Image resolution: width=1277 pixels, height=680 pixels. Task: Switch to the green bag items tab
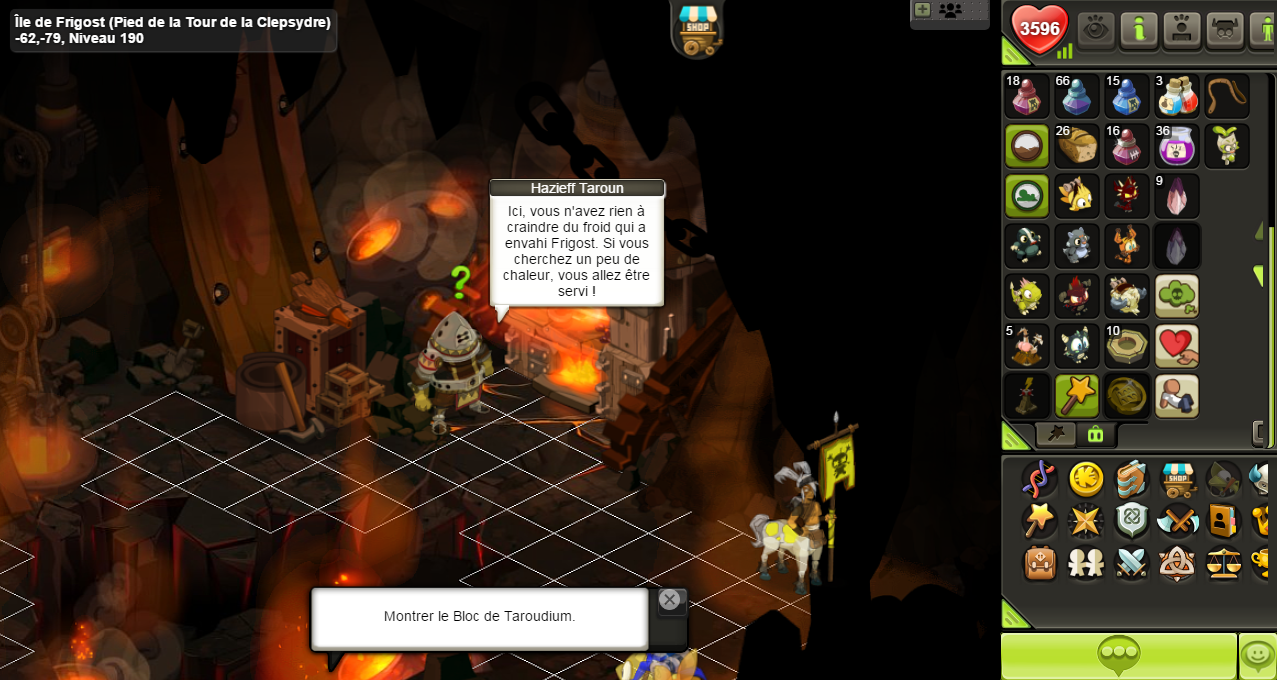point(1095,435)
